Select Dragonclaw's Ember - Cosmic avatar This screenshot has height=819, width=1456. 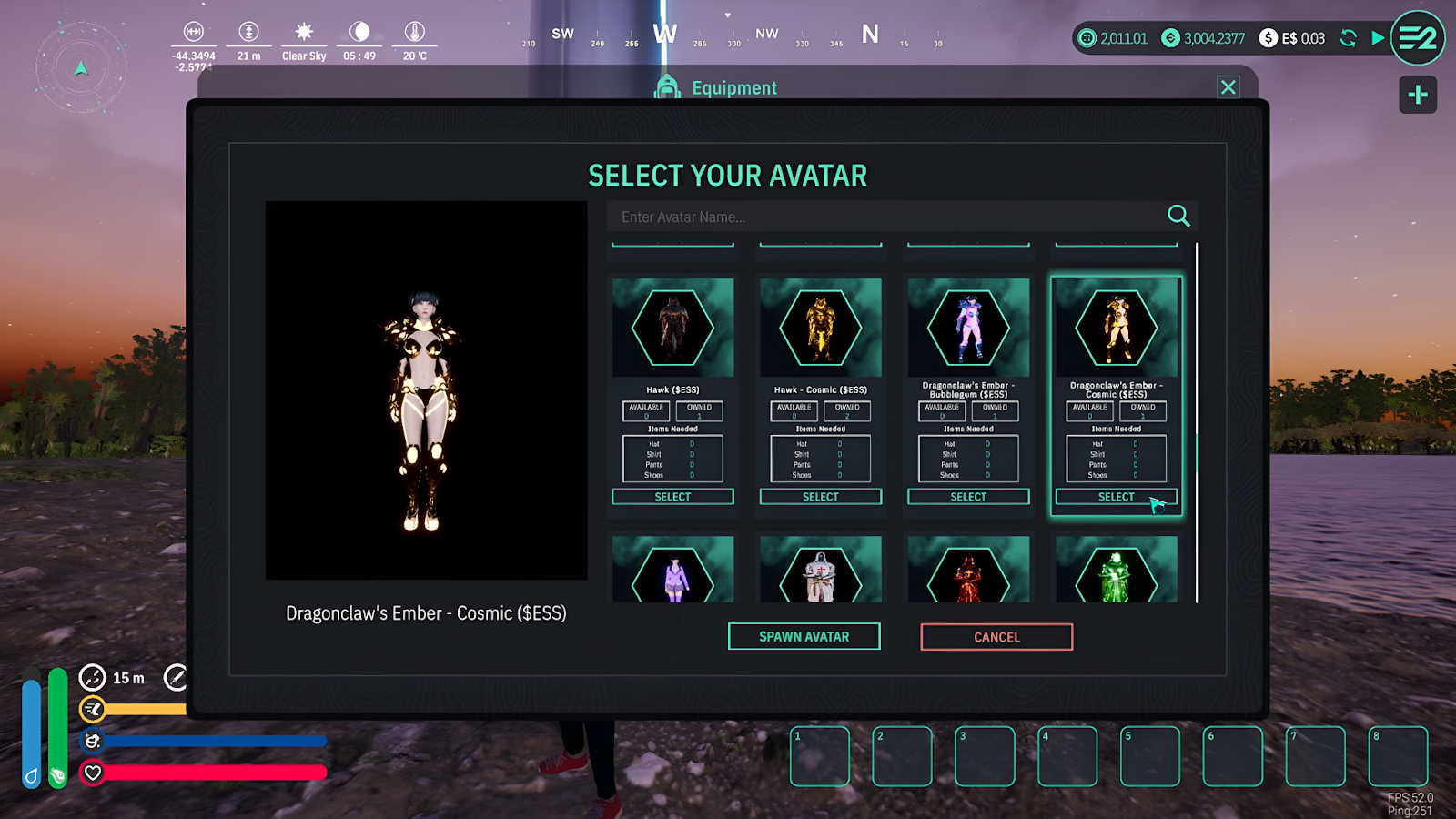(x=1116, y=497)
